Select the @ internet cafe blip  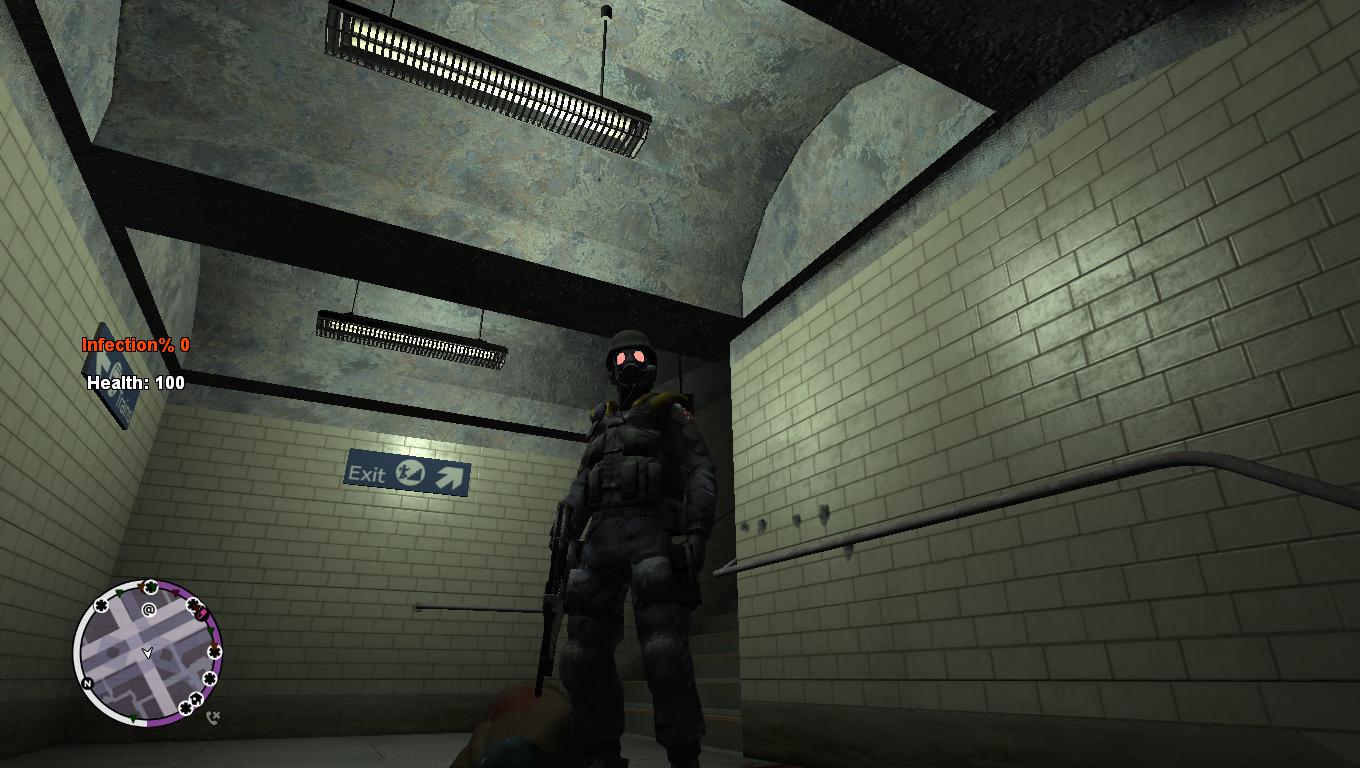coord(149,609)
